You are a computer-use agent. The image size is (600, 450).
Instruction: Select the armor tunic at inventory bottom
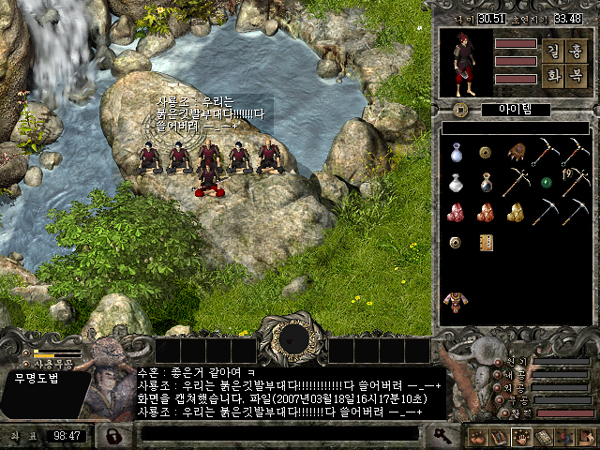pos(456,300)
